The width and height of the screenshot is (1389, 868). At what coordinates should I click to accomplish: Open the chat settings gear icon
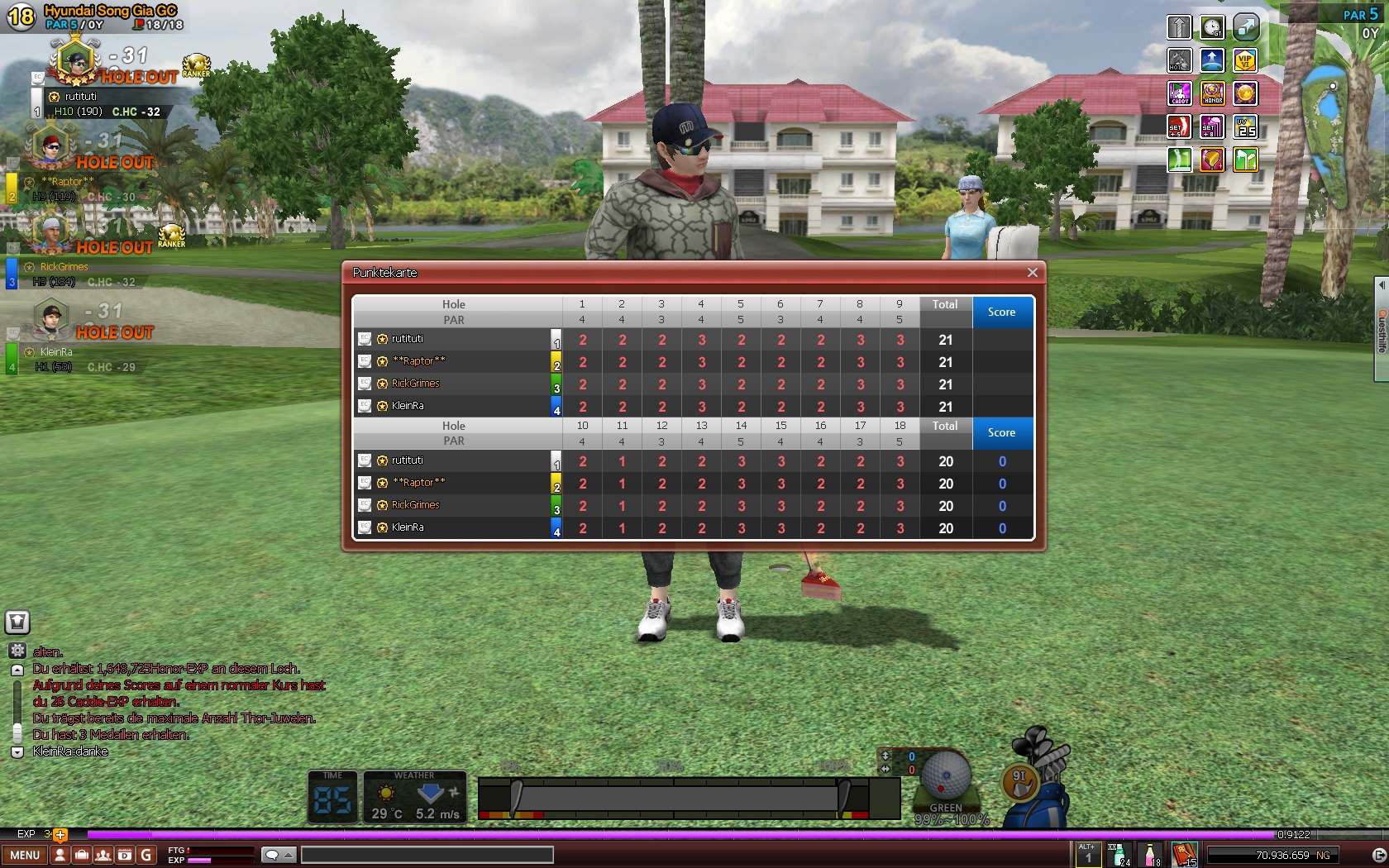coord(17,651)
